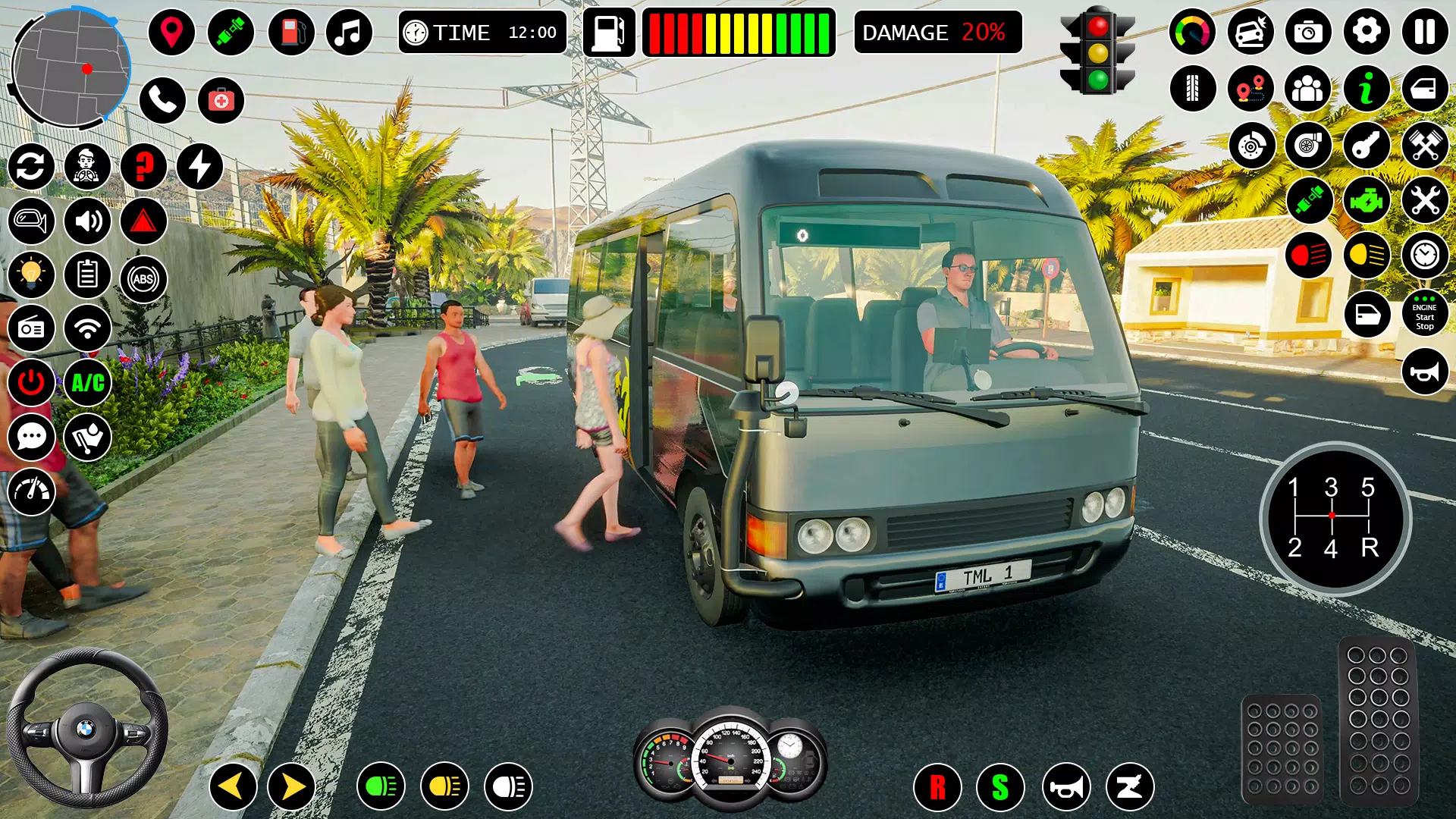Screen dimensions: 1456x819
Task: Toggle the A/C button
Action: (88, 383)
